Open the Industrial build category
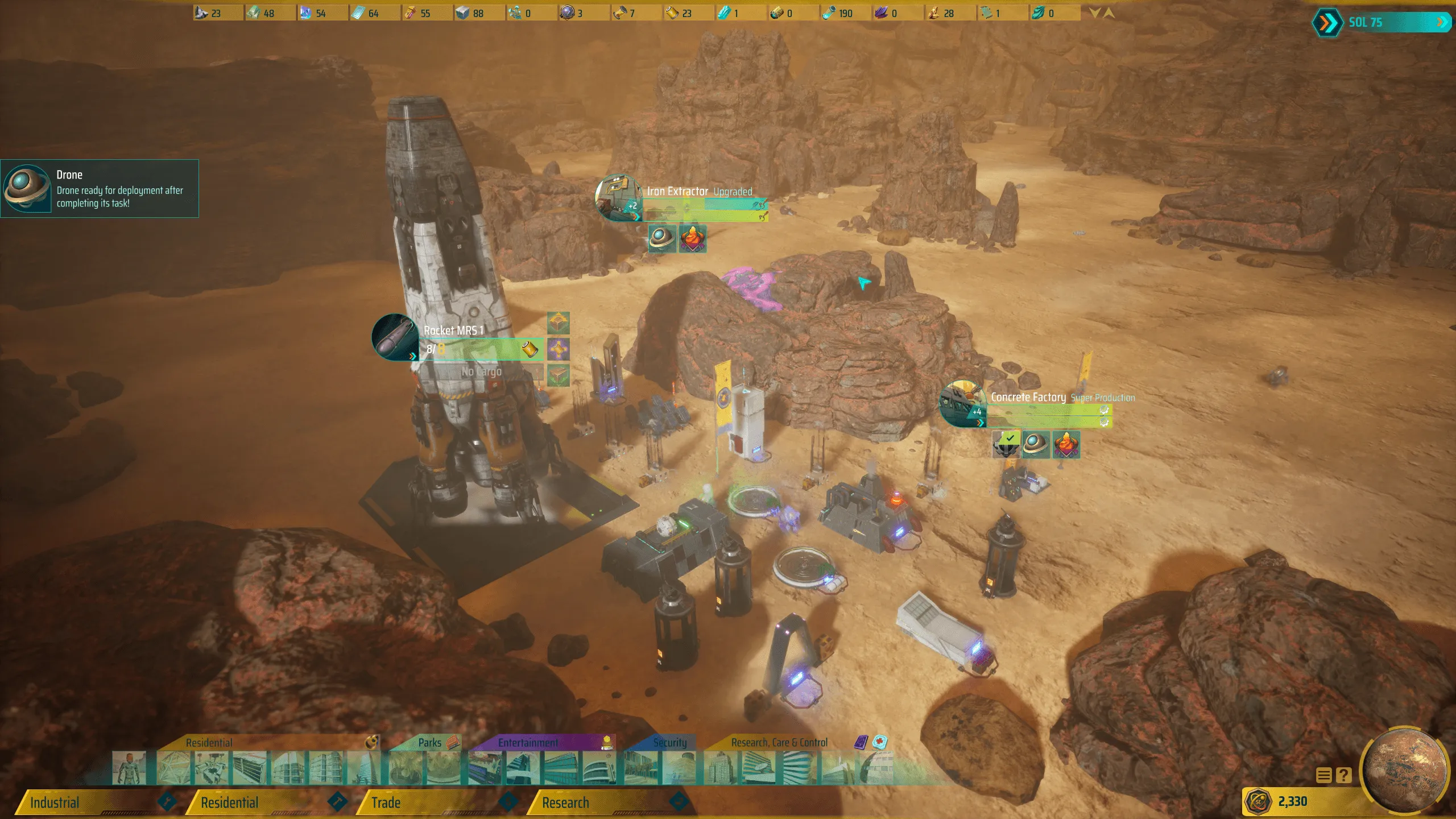Viewport: 1456px width, 819px height. [x=85, y=803]
